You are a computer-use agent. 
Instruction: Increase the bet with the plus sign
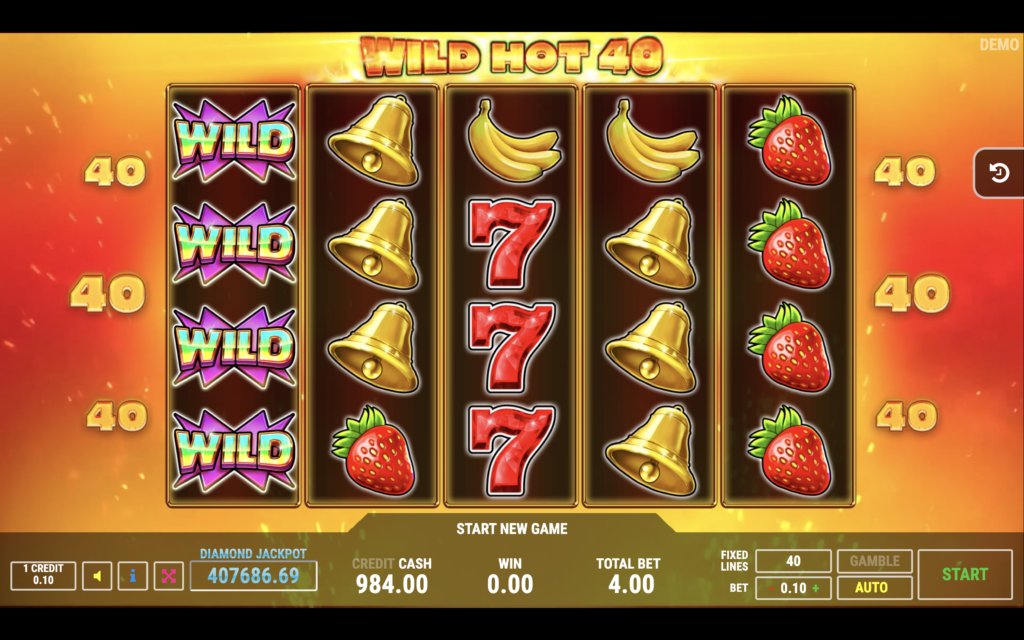click(x=815, y=588)
